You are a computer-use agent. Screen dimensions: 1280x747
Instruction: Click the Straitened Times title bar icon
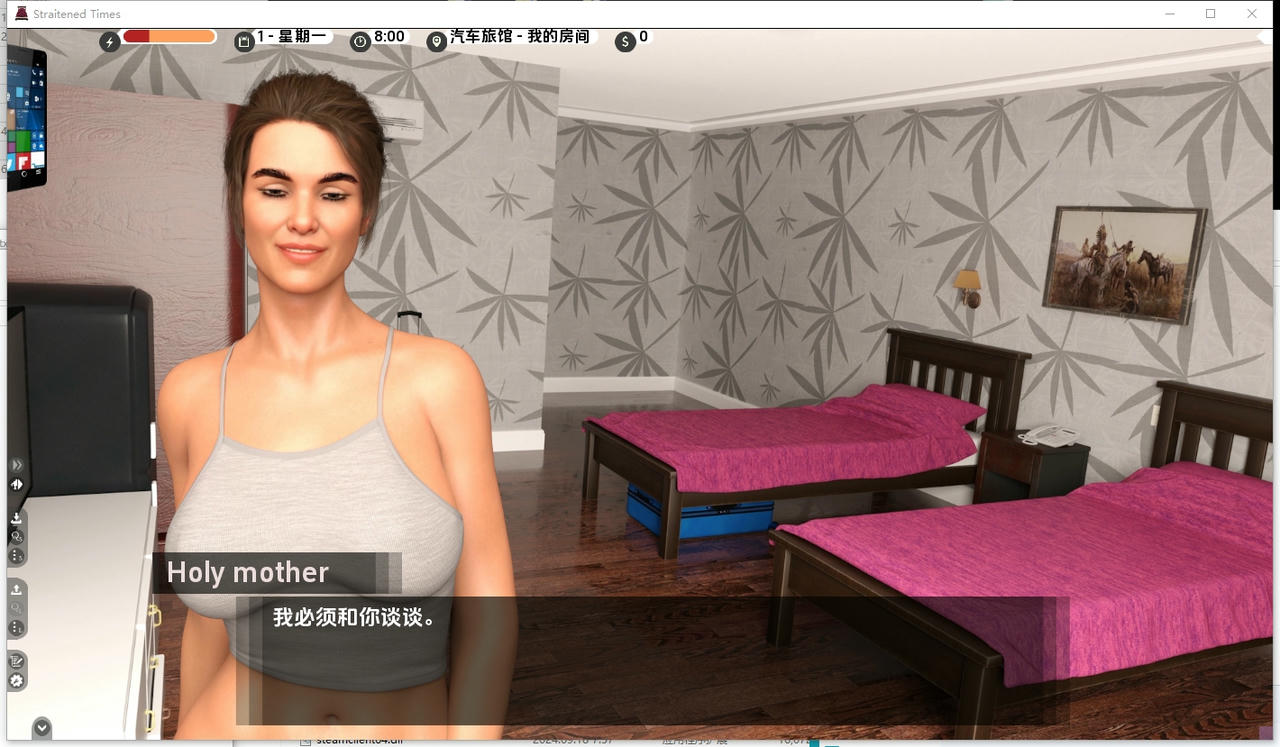point(19,13)
